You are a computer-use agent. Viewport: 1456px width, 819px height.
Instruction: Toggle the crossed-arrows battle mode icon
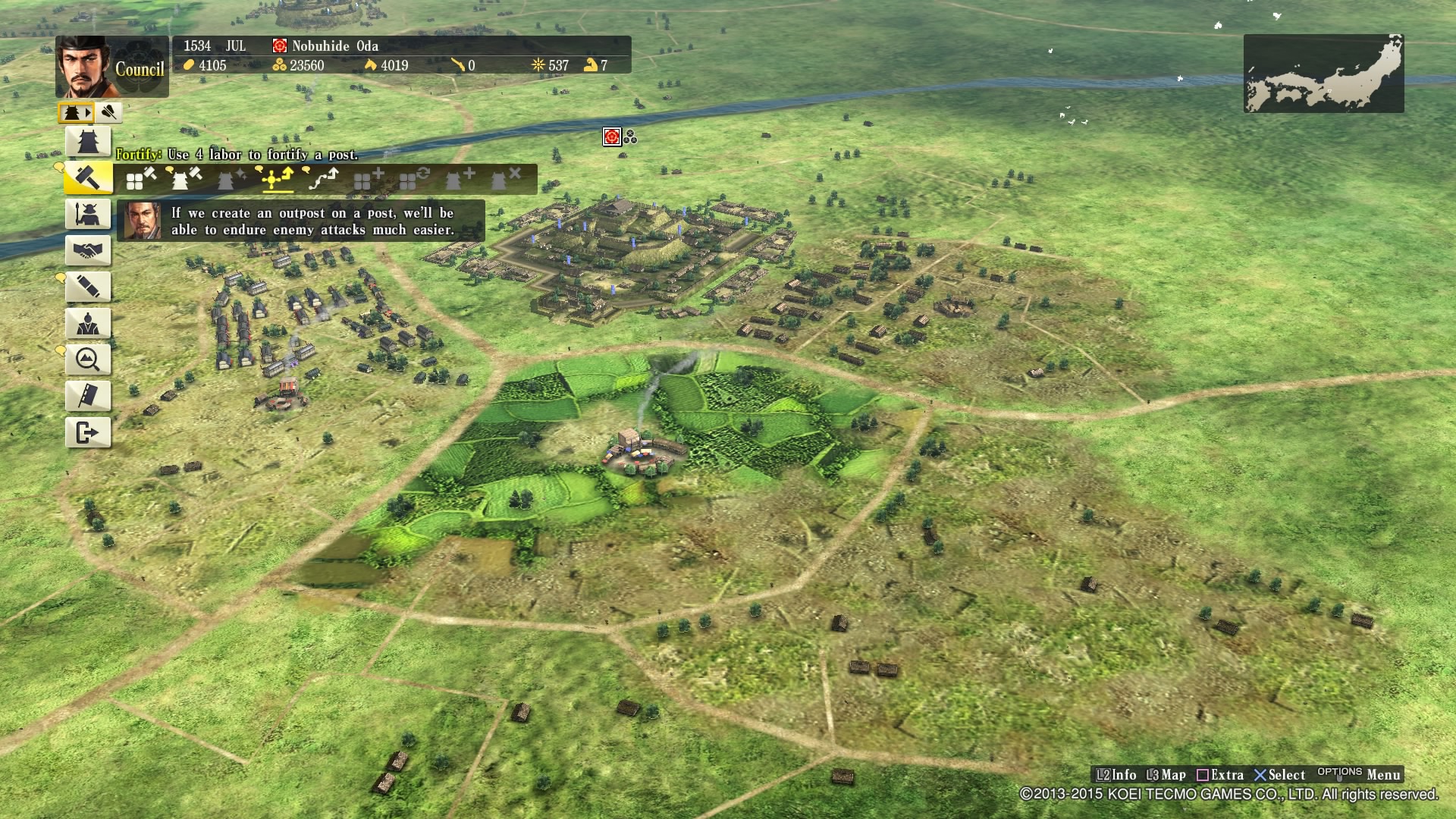tap(108, 112)
